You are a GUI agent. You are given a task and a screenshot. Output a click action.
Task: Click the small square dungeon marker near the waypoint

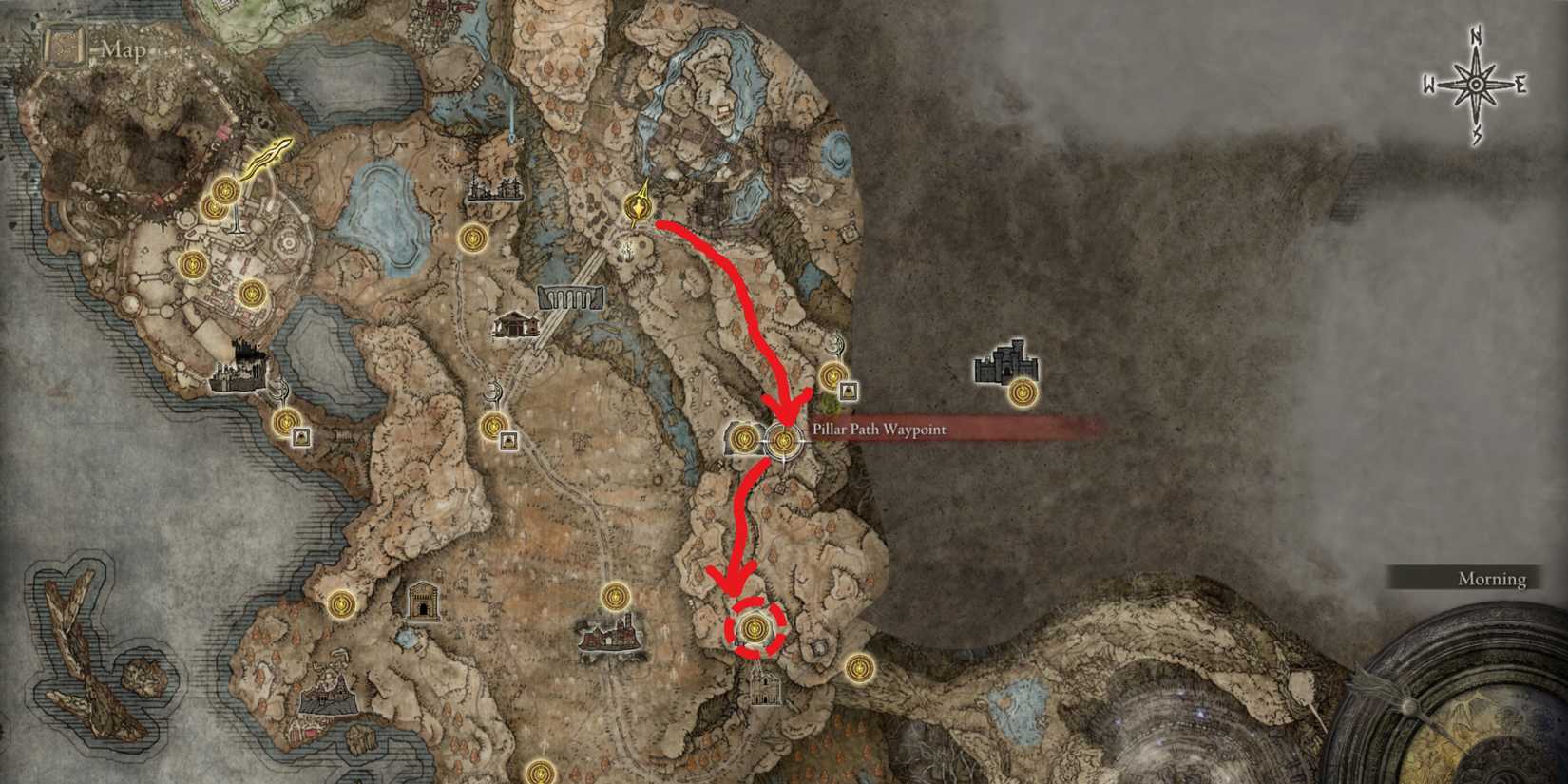tap(849, 390)
